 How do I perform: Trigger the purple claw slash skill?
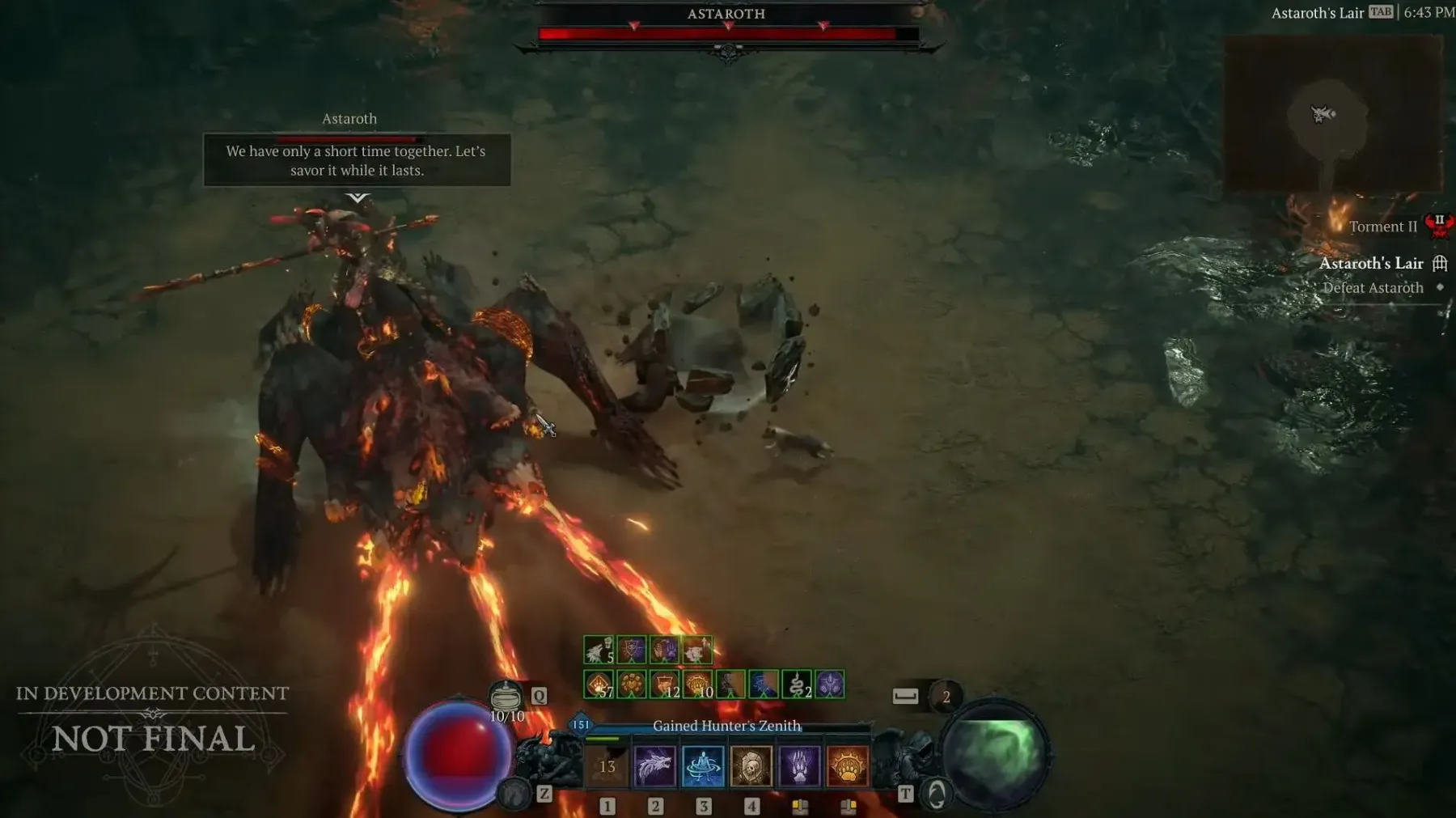[799, 766]
